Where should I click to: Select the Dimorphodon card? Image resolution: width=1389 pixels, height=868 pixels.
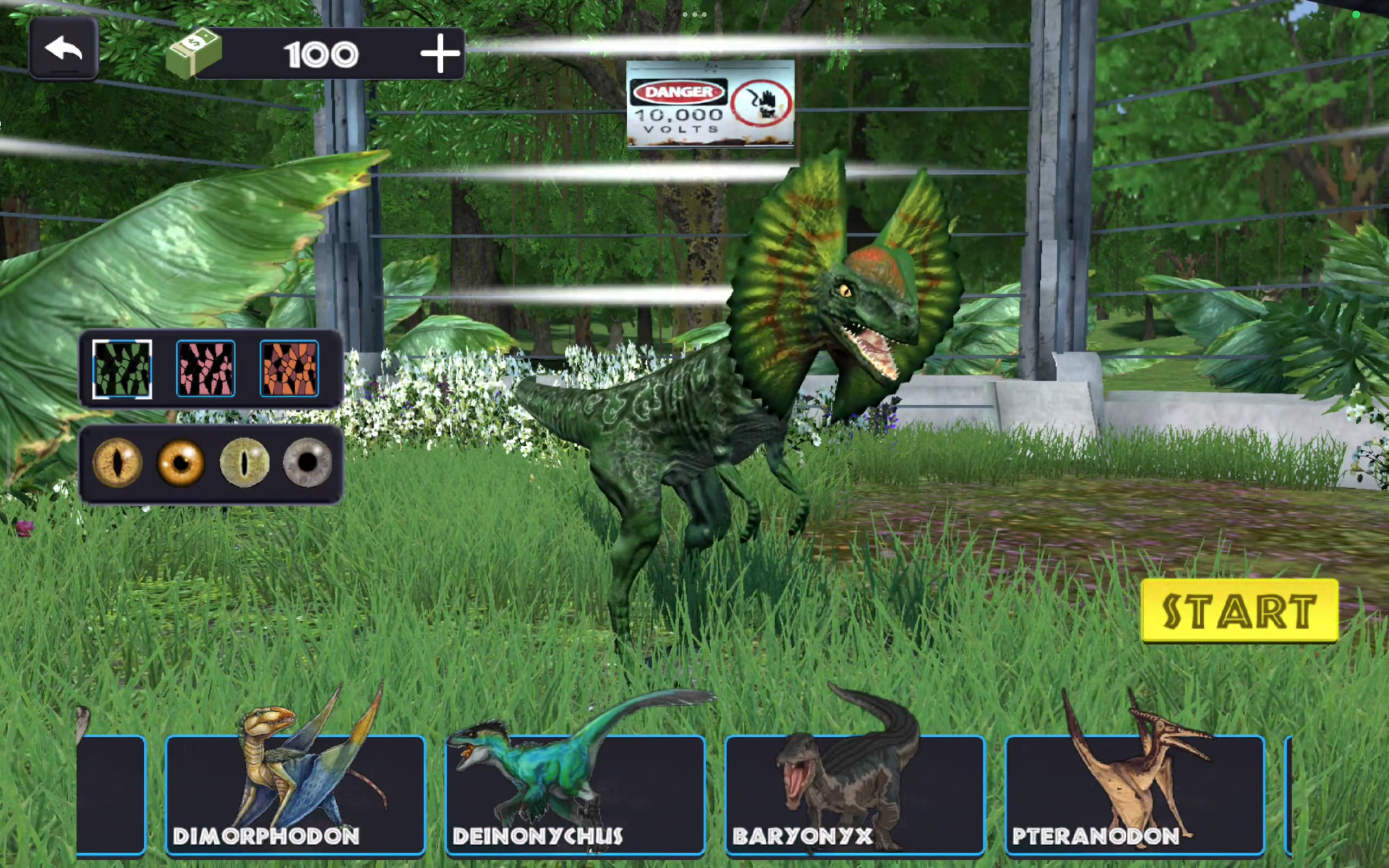click(295, 795)
